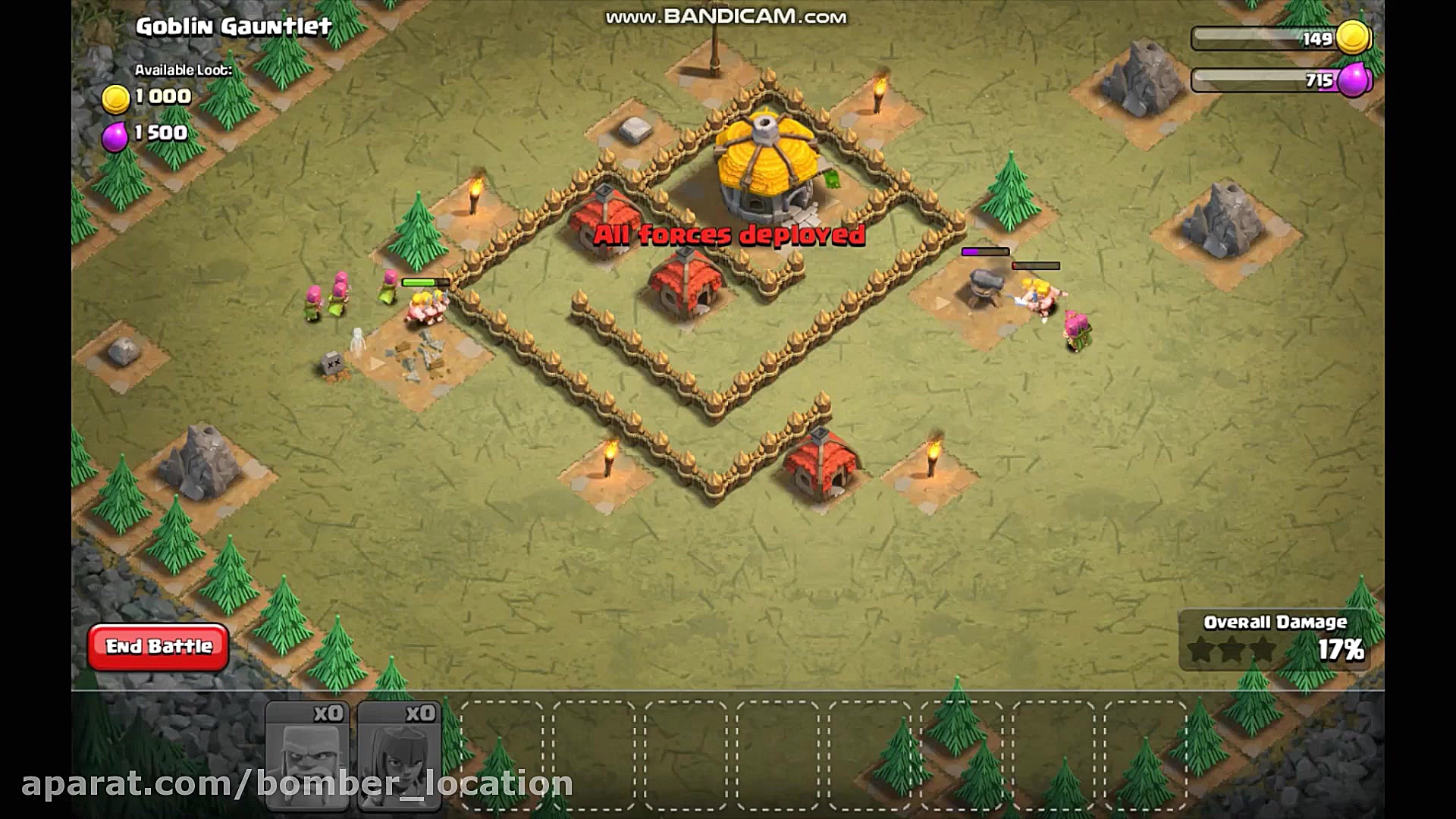Open the Available Loot panel header

[182, 71]
